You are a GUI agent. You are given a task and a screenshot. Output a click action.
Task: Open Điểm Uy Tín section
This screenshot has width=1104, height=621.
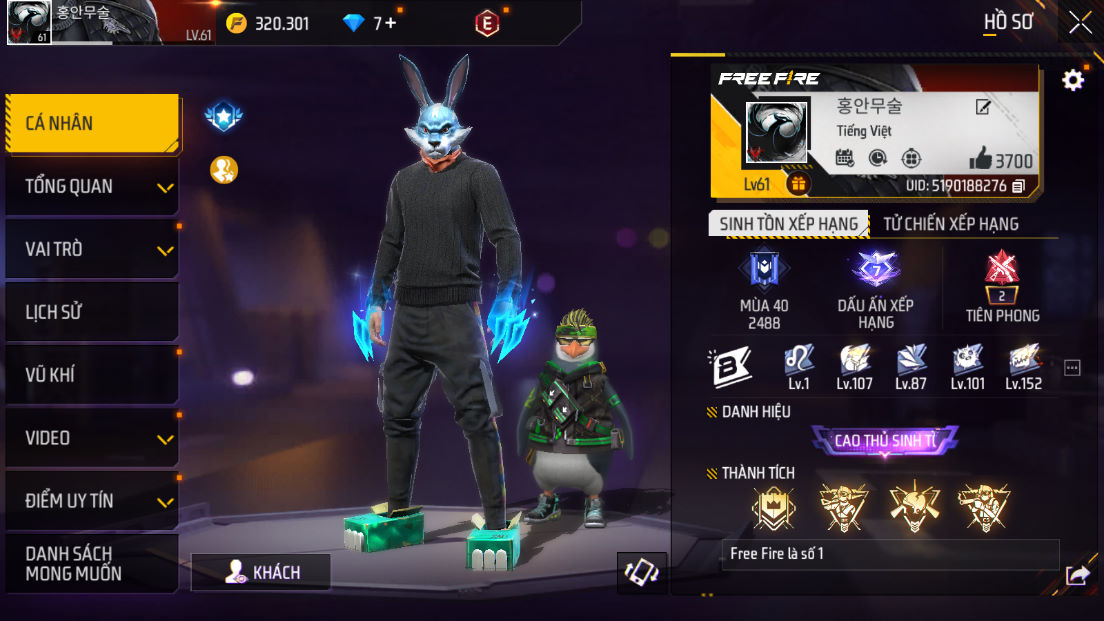click(x=92, y=501)
